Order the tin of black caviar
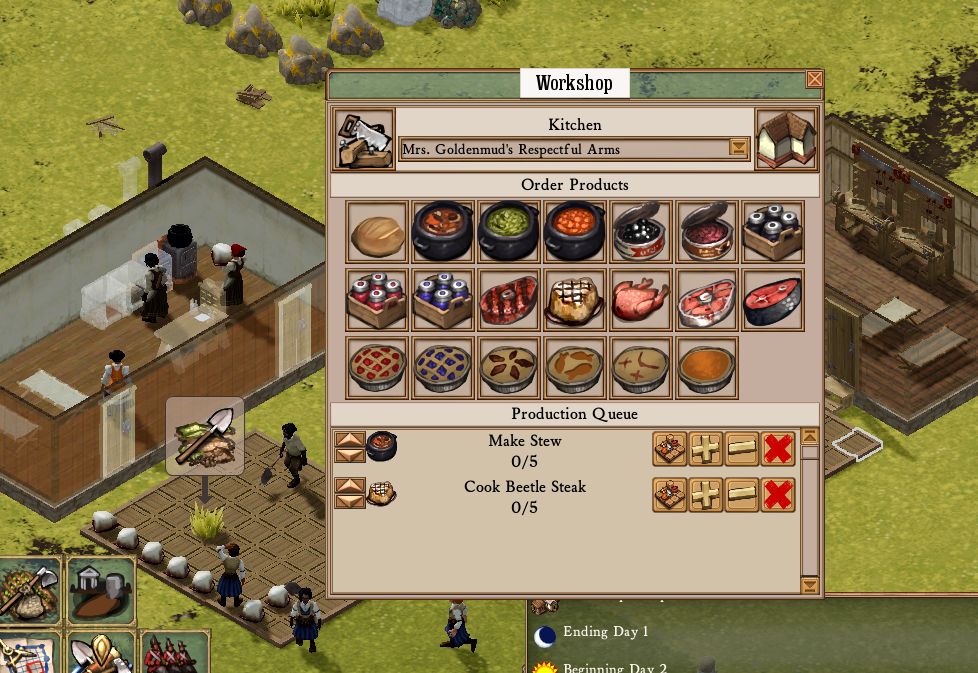 [640, 233]
